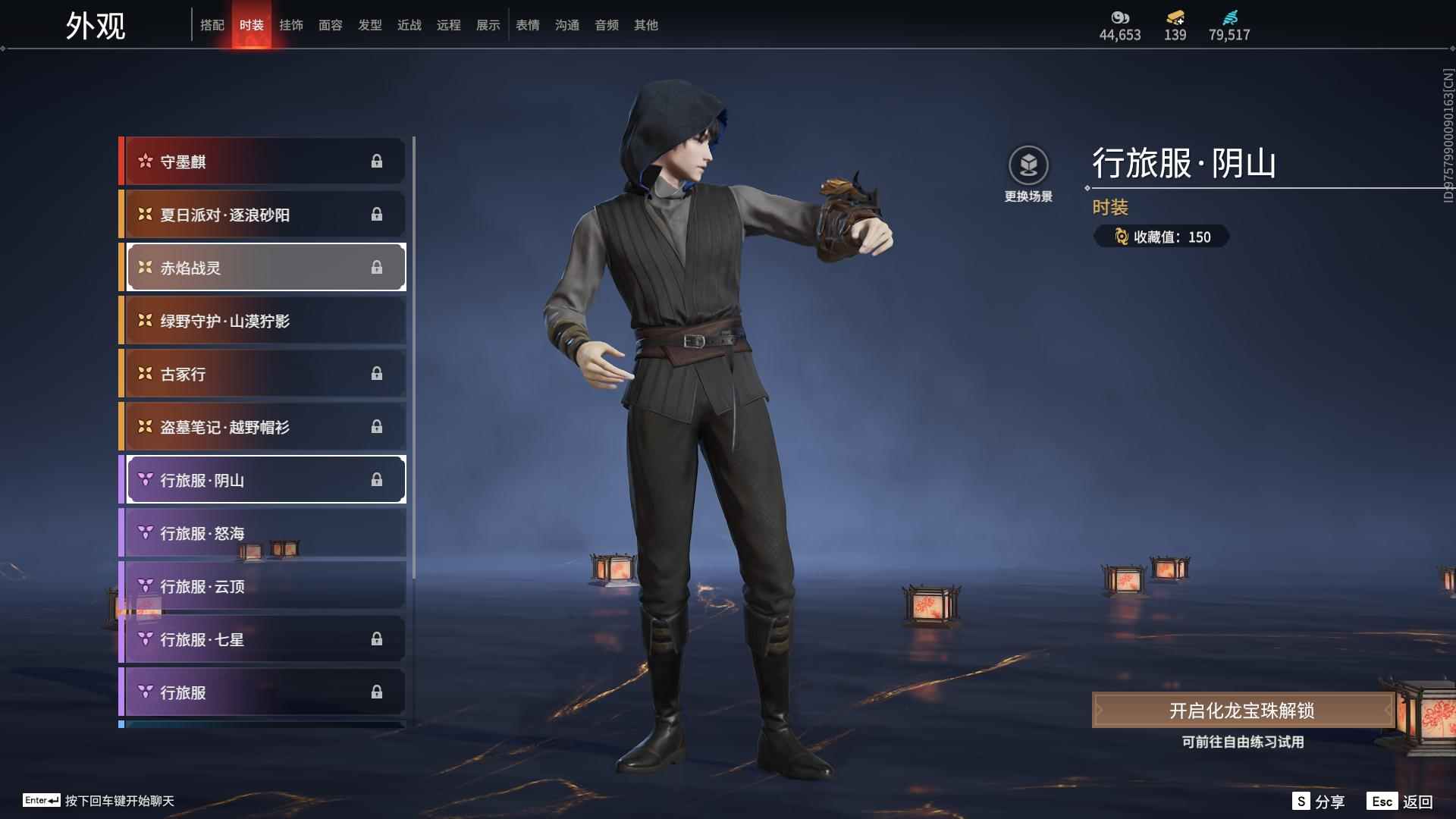This screenshot has height=819, width=1456.
Task: Click 开启化龙宝珠解锁 unlock button
Action: coord(1242,711)
